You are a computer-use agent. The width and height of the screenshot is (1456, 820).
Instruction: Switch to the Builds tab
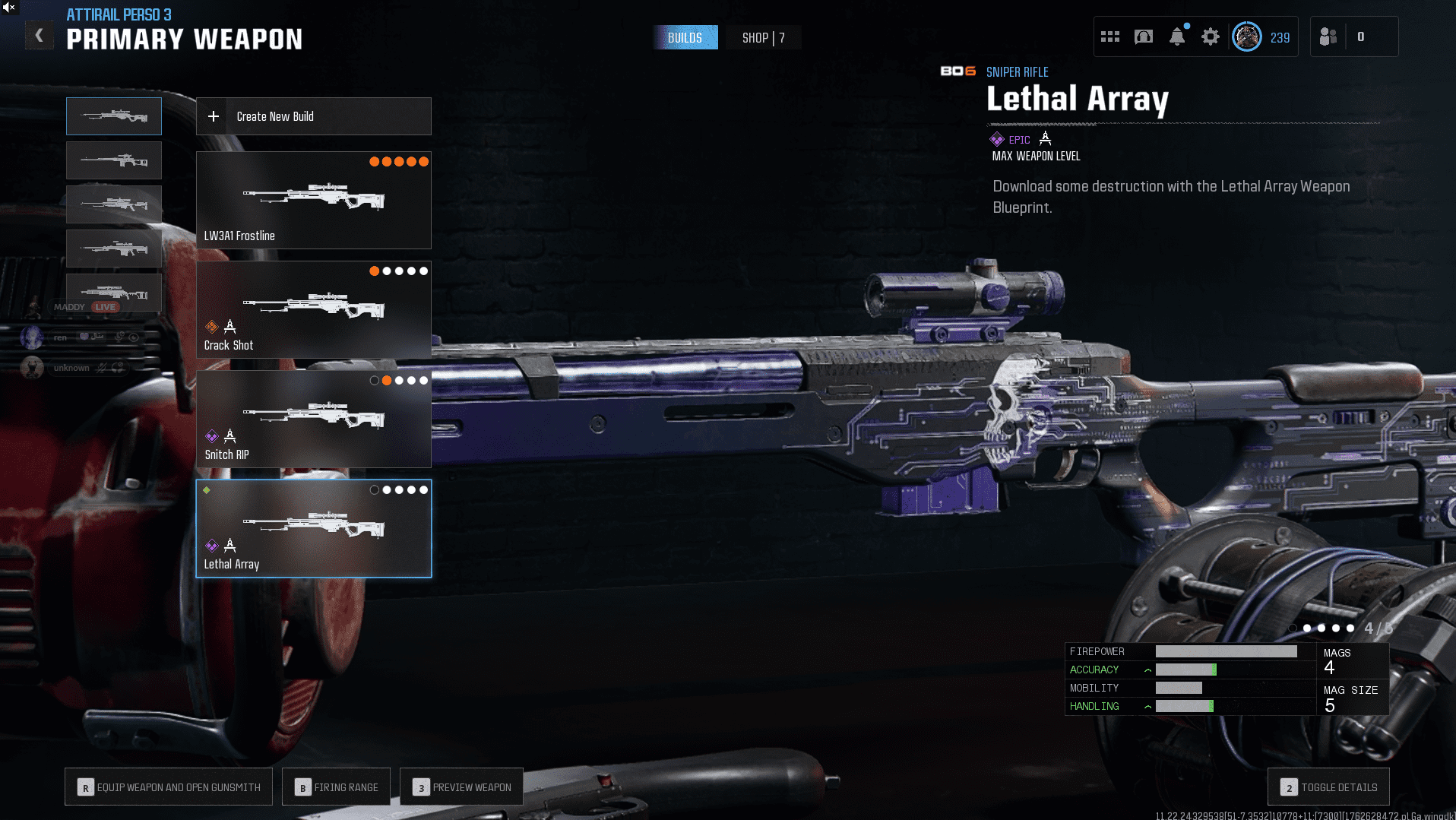(x=685, y=38)
